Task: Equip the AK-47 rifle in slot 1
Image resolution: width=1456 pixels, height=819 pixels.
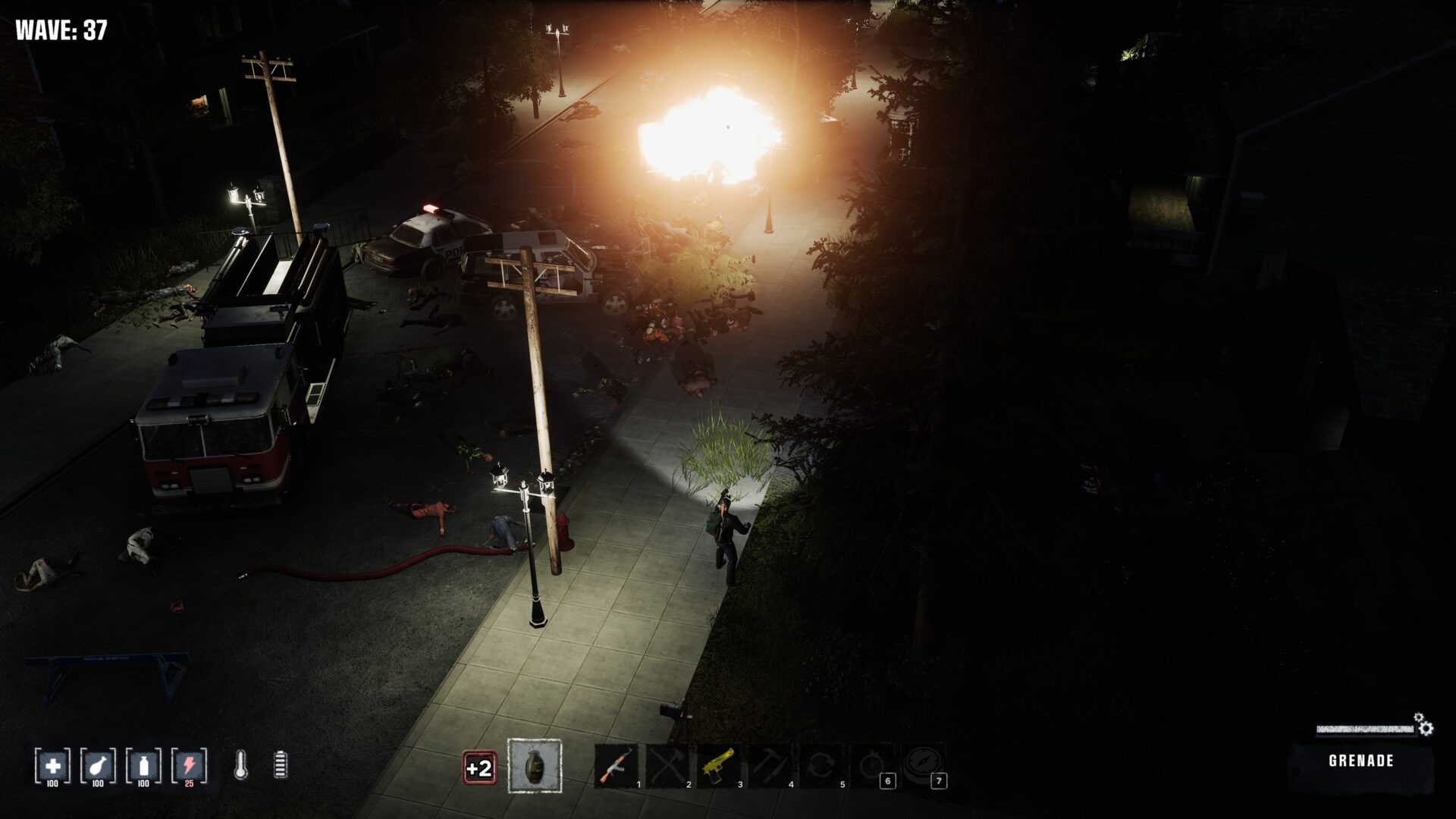Action: tap(616, 766)
